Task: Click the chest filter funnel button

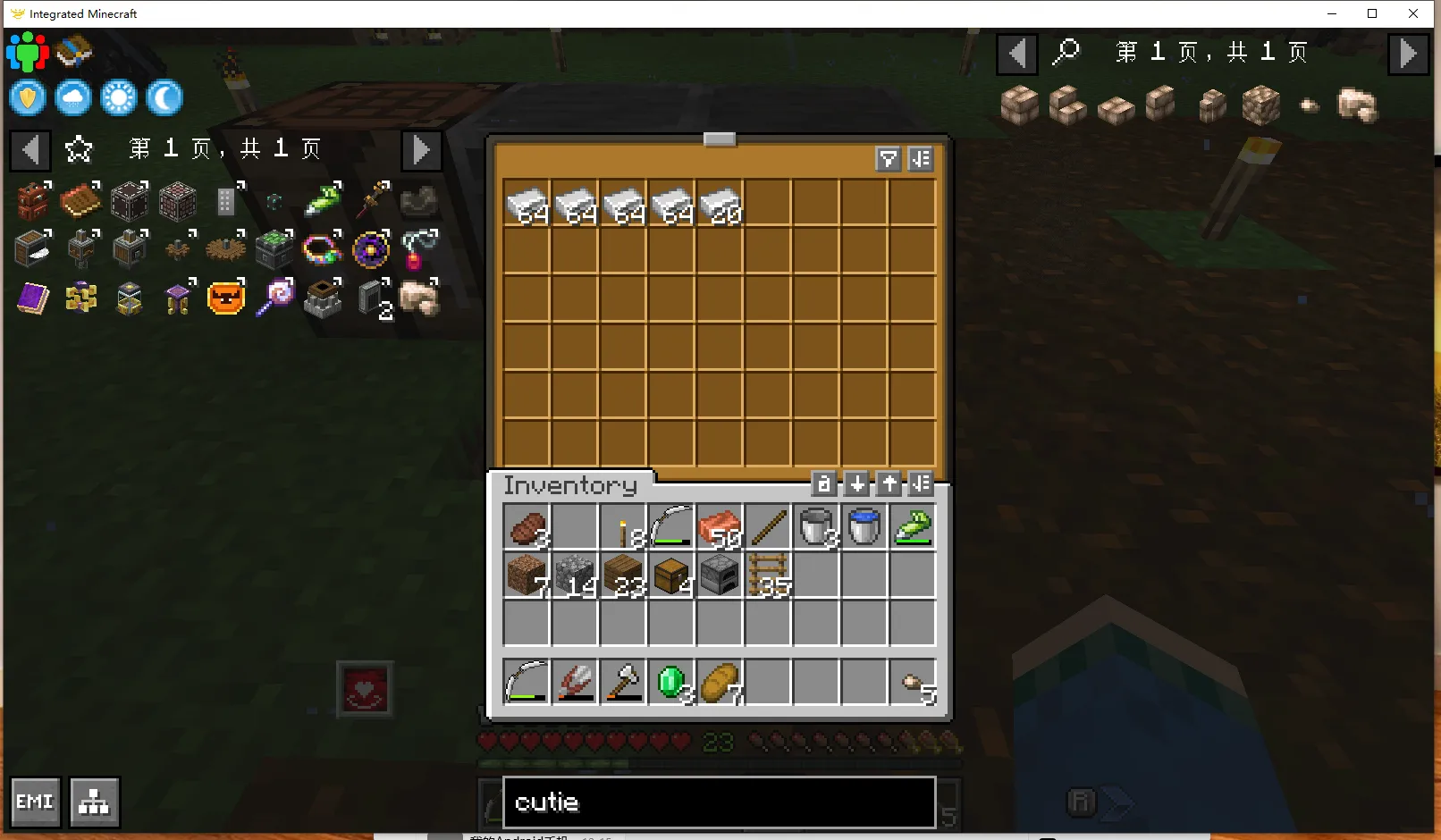Action: pyautogui.click(x=888, y=159)
